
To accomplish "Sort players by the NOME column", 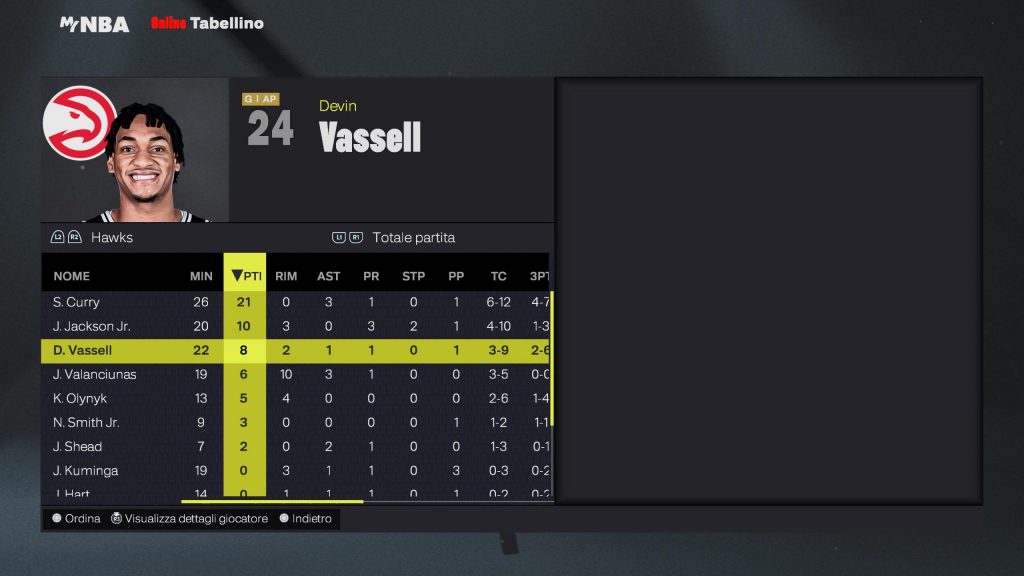I will [72, 276].
